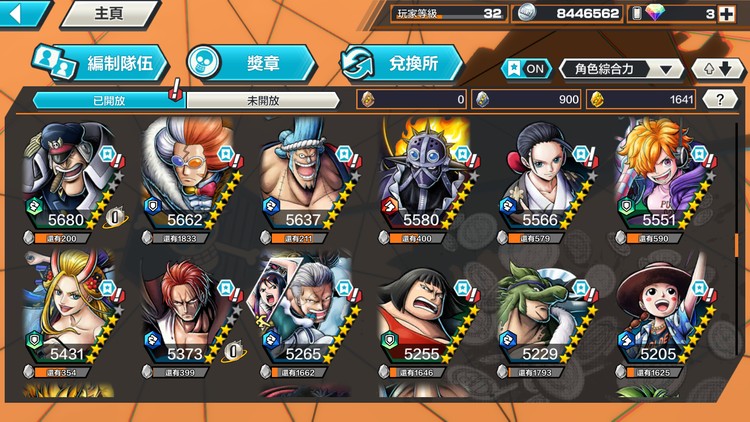The image size is (750, 422).
Task: Go back with the arrow button
Action: coord(22,14)
